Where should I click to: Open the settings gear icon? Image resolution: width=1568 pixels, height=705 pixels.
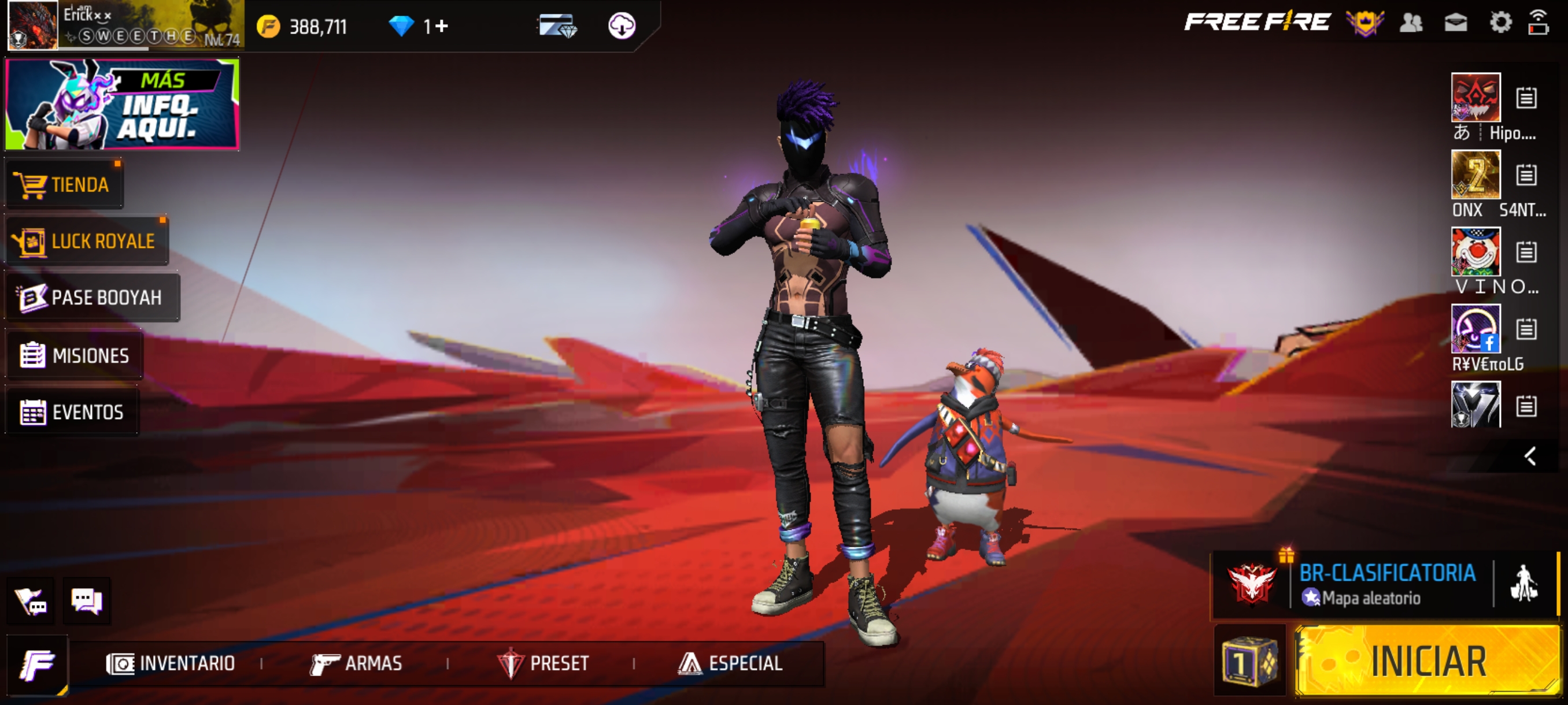[x=1500, y=23]
